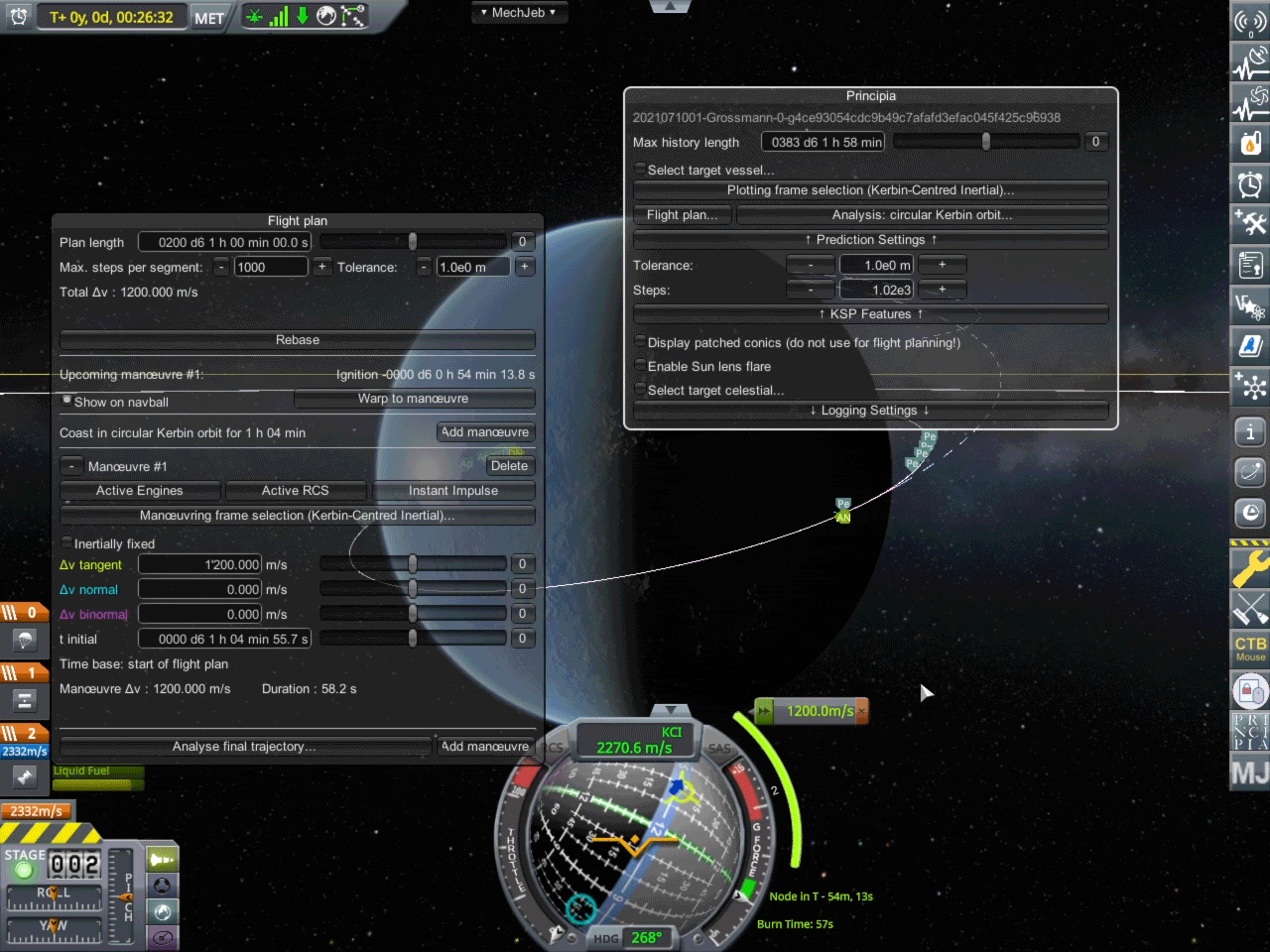This screenshot has width=1270, height=952.
Task: Open Plotting frame selection in Principia
Action: [870, 189]
